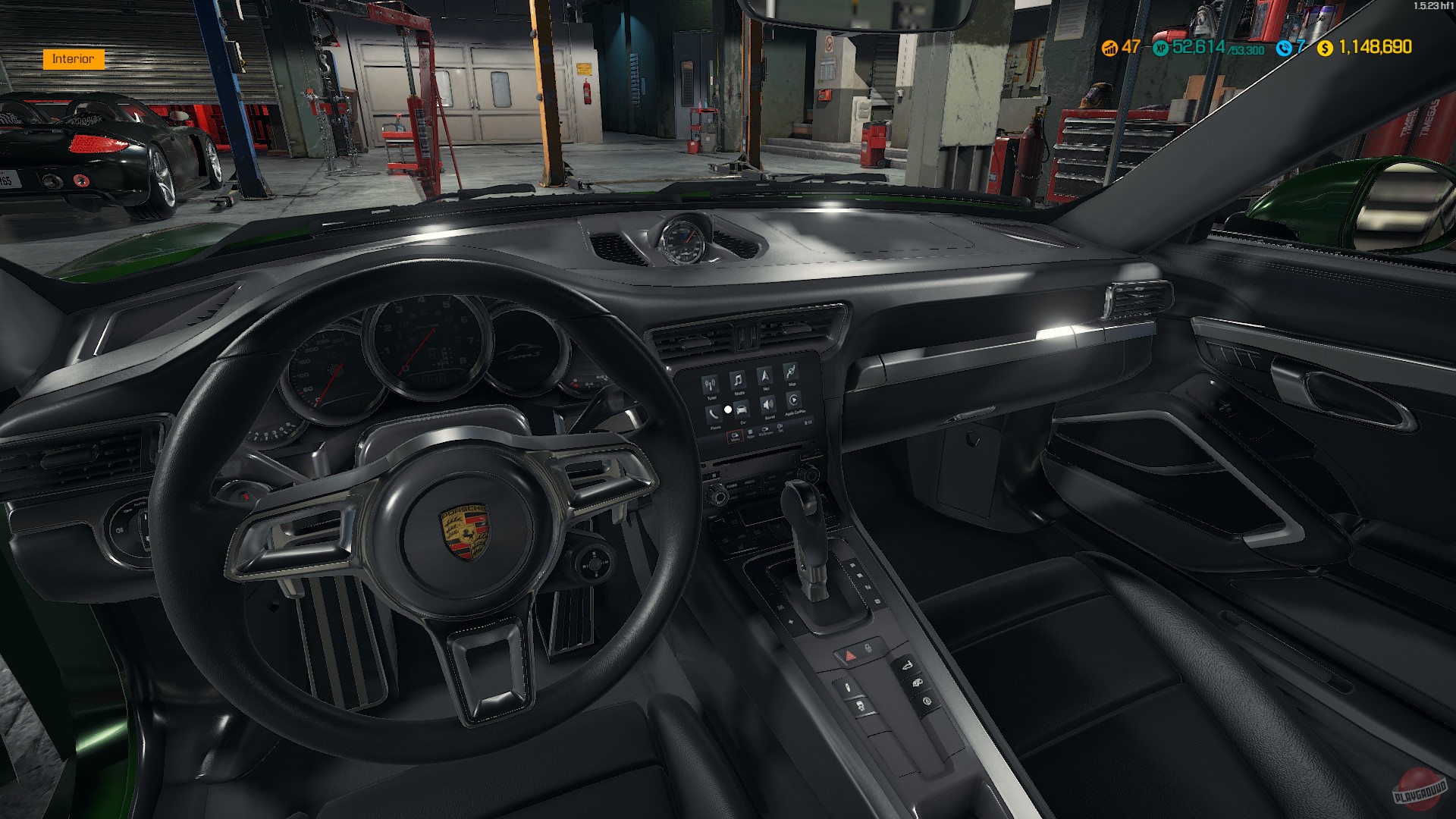Open the Car icon on the touchscreen
The height and width of the screenshot is (819, 1456).
coord(742,409)
